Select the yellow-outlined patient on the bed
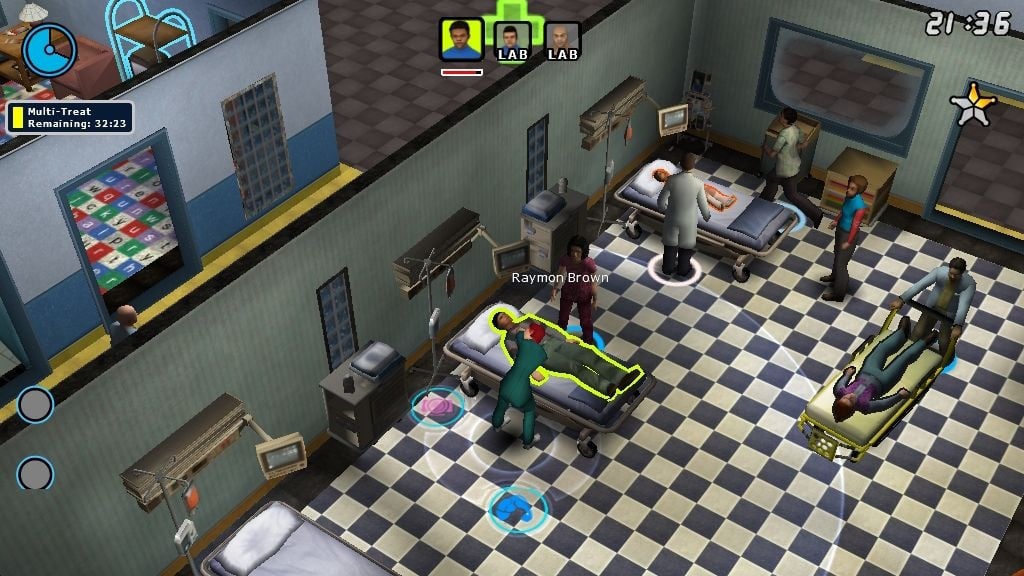Screen dimensions: 1024x576 [x=575, y=360]
